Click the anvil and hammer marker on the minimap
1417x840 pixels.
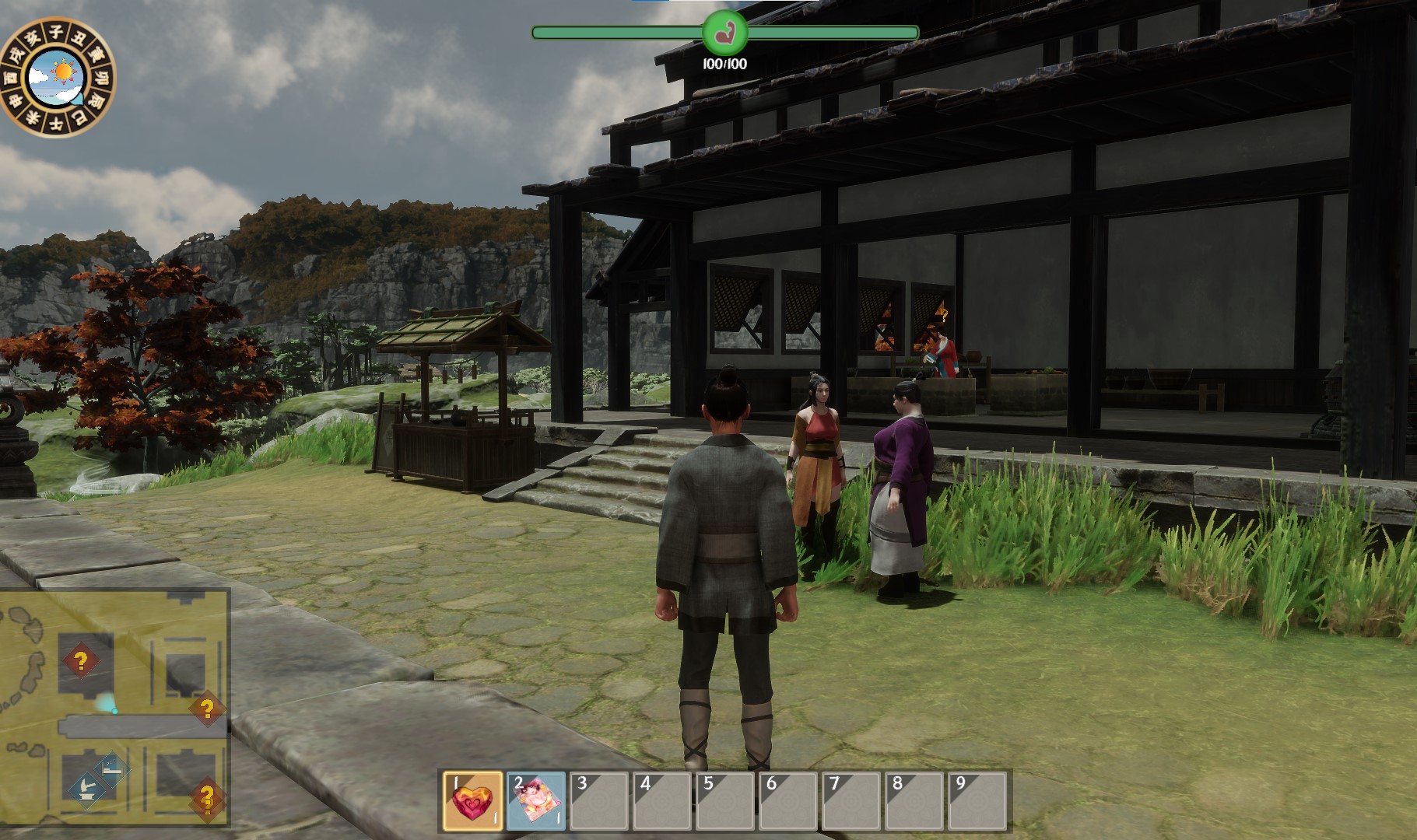87,789
